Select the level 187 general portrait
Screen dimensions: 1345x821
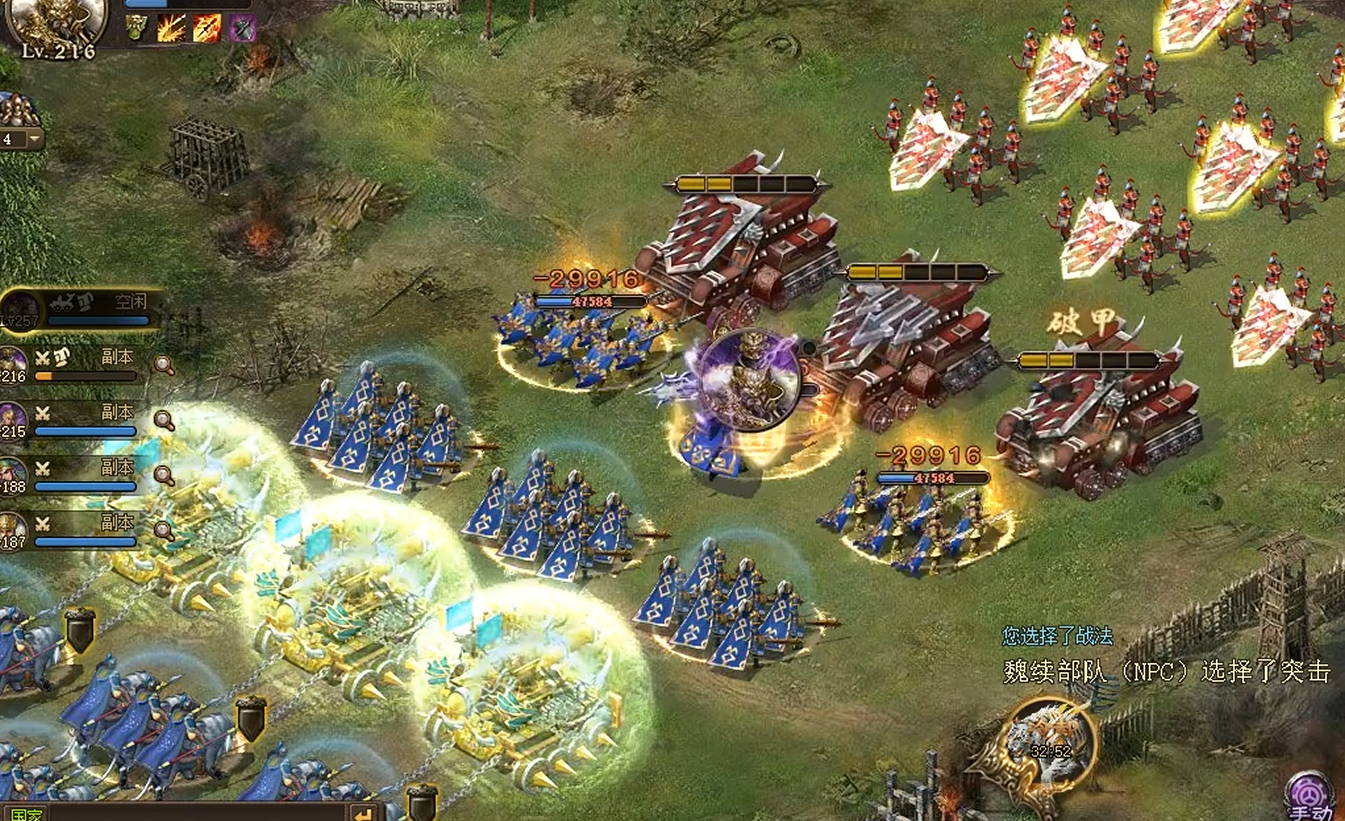click(13, 529)
